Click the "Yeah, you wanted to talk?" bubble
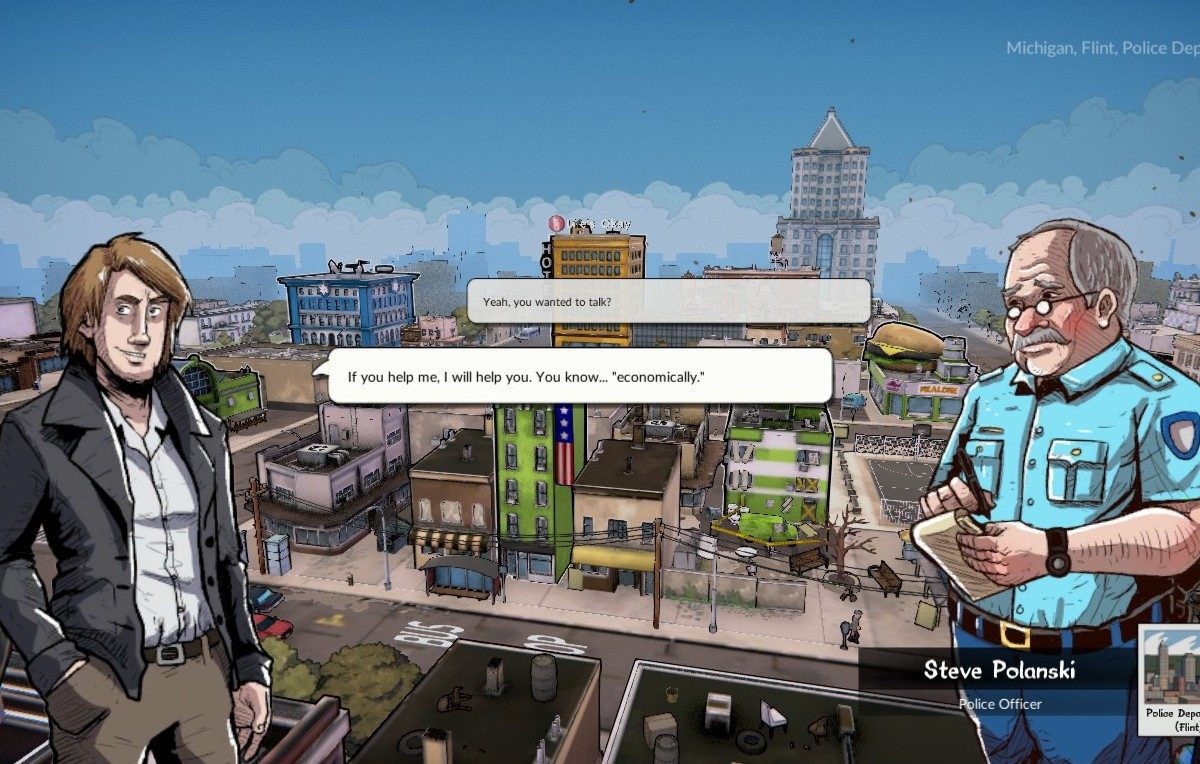1200x764 pixels. 667,301
